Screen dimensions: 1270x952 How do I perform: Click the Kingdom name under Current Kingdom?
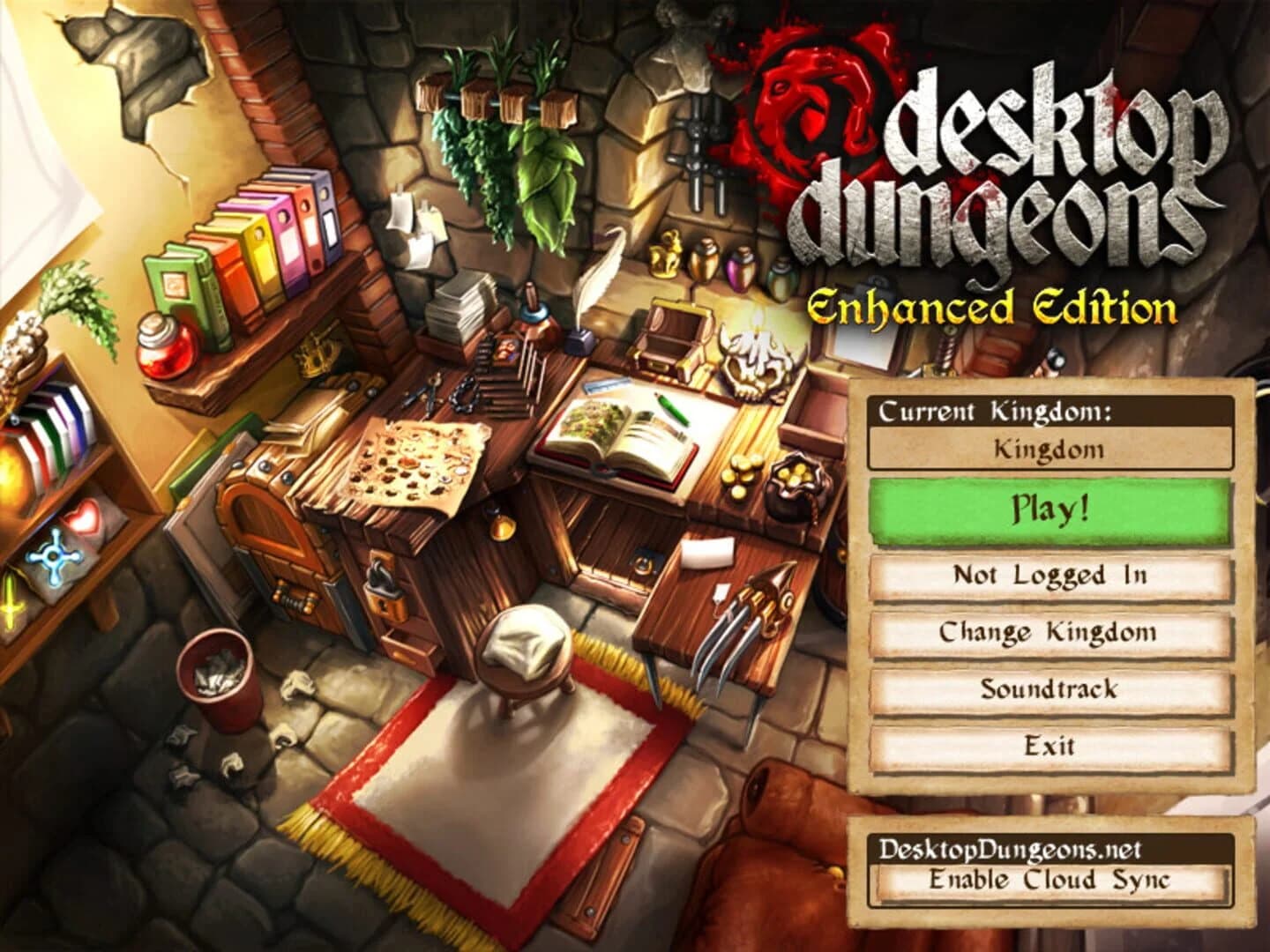[1050, 448]
